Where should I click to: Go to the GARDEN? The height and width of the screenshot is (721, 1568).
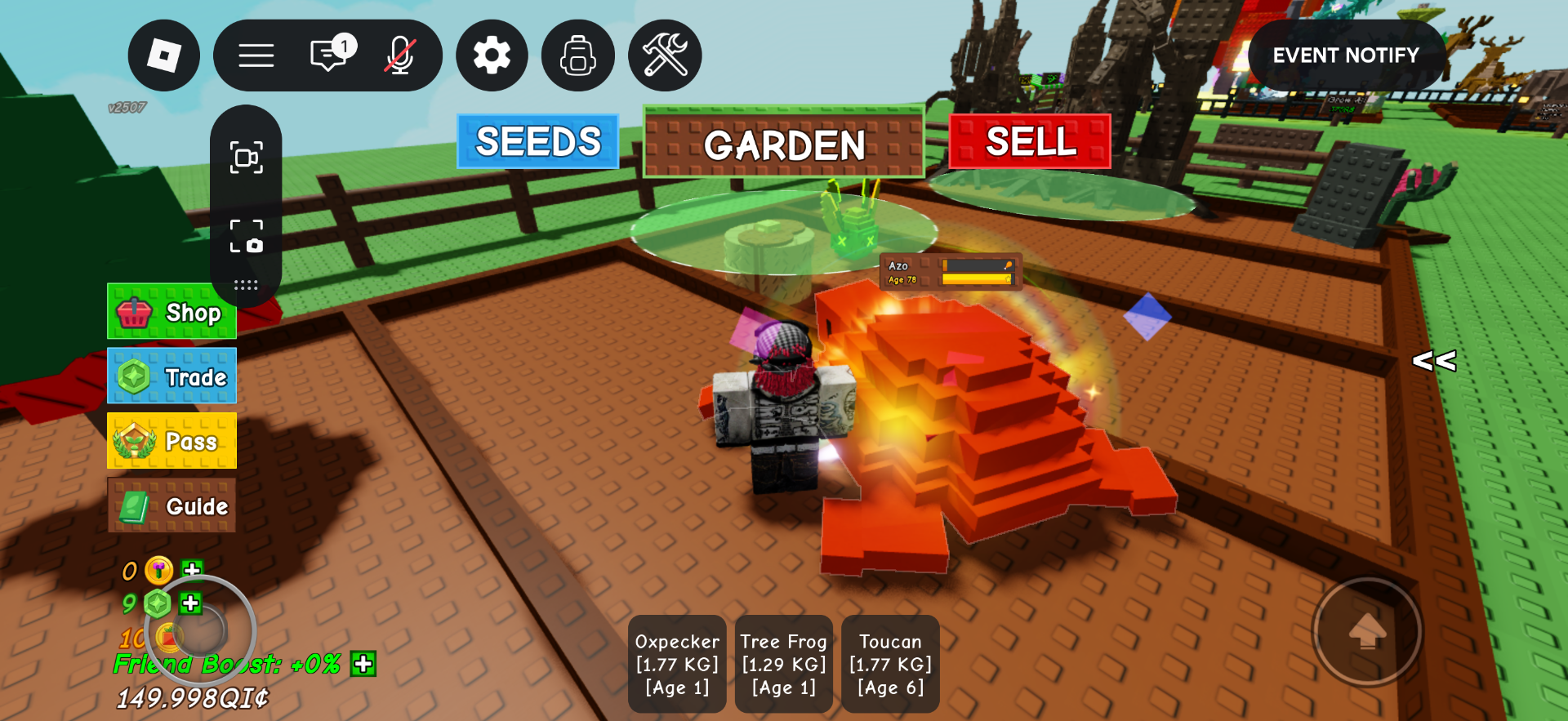tap(784, 144)
